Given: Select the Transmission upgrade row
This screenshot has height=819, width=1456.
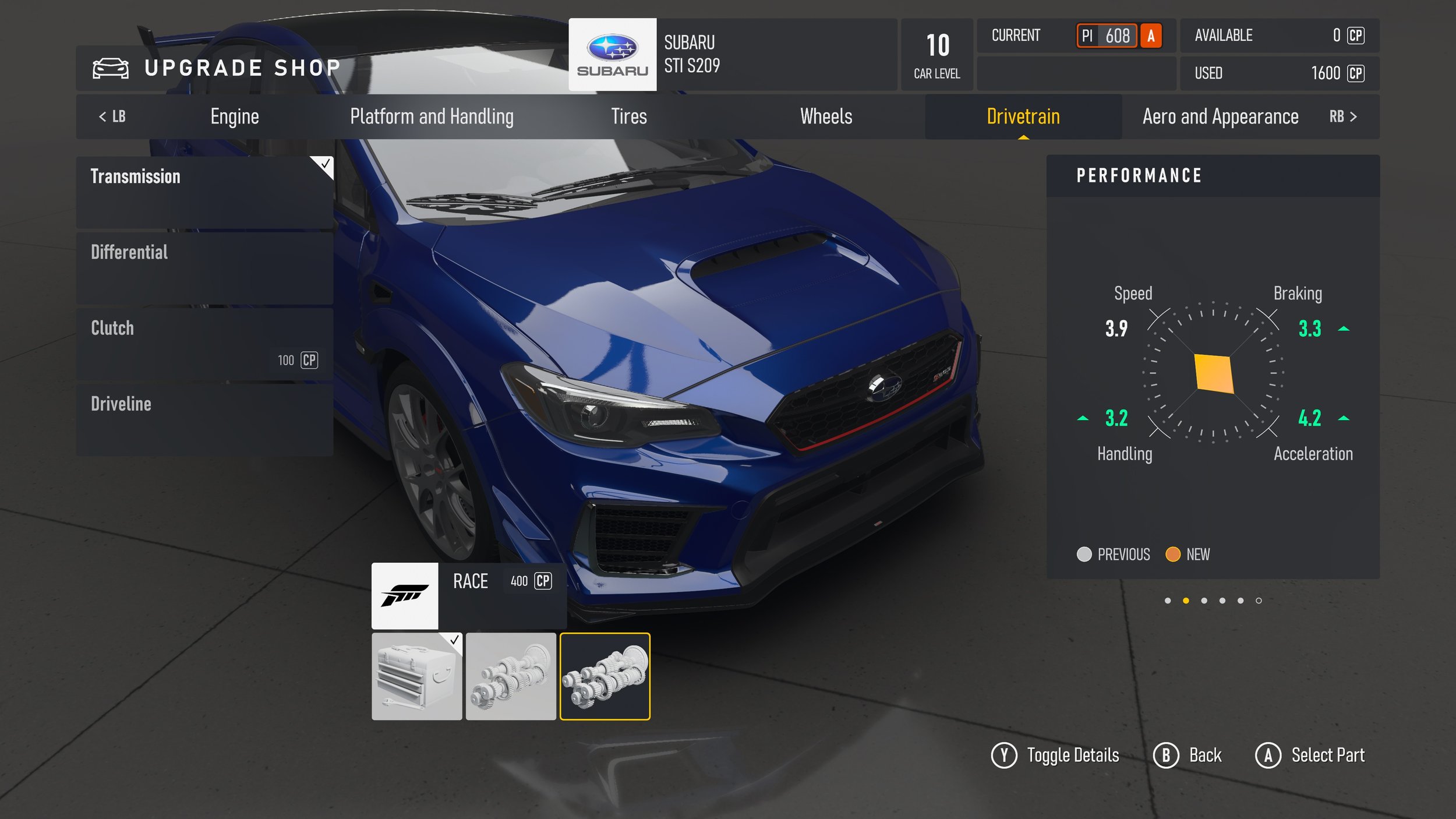Looking at the screenshot, I should coord(204,192).
